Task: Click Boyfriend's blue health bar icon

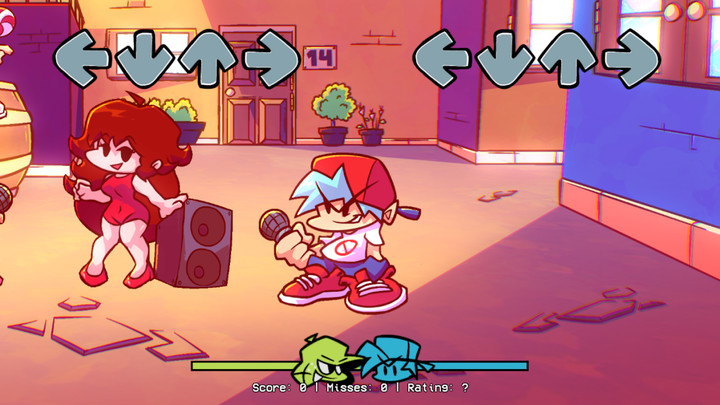Action: (x=390, y=358)
